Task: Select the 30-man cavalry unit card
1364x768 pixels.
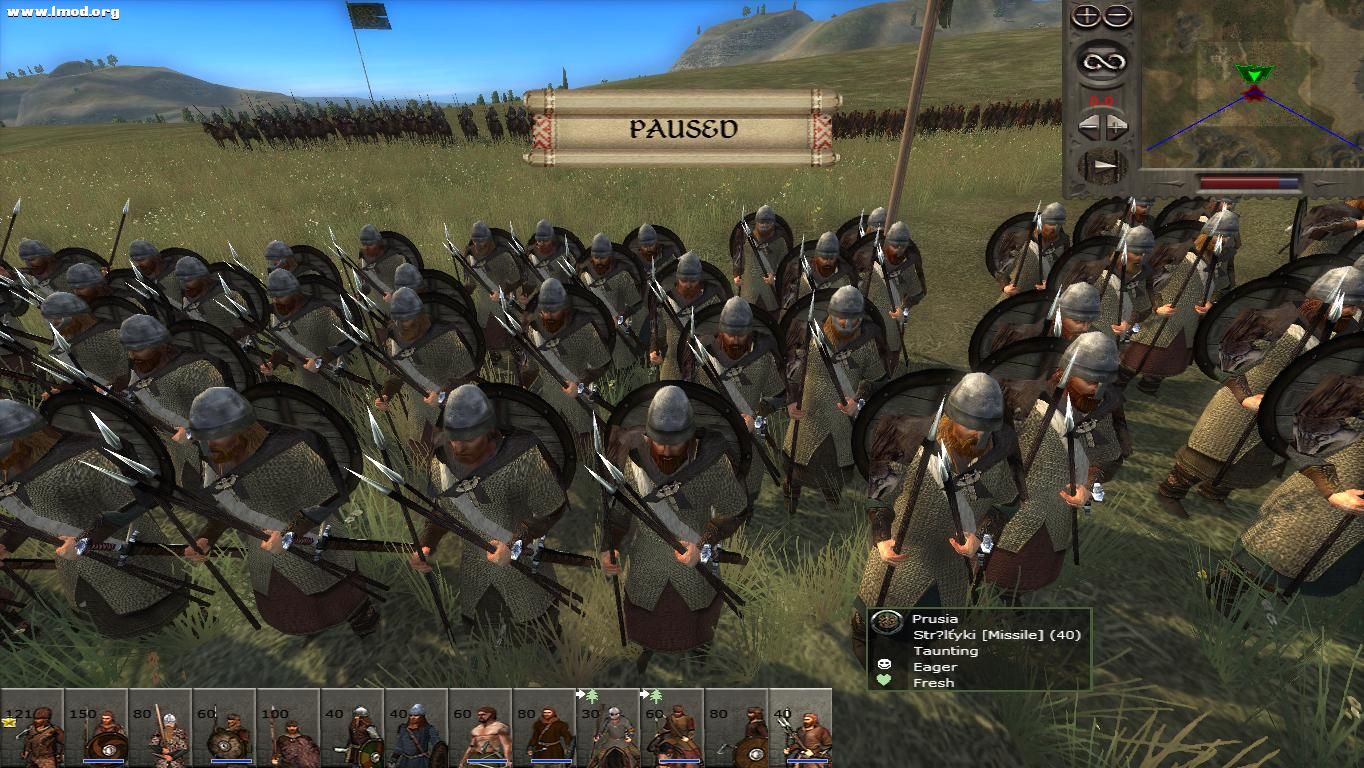Action: 608,728
